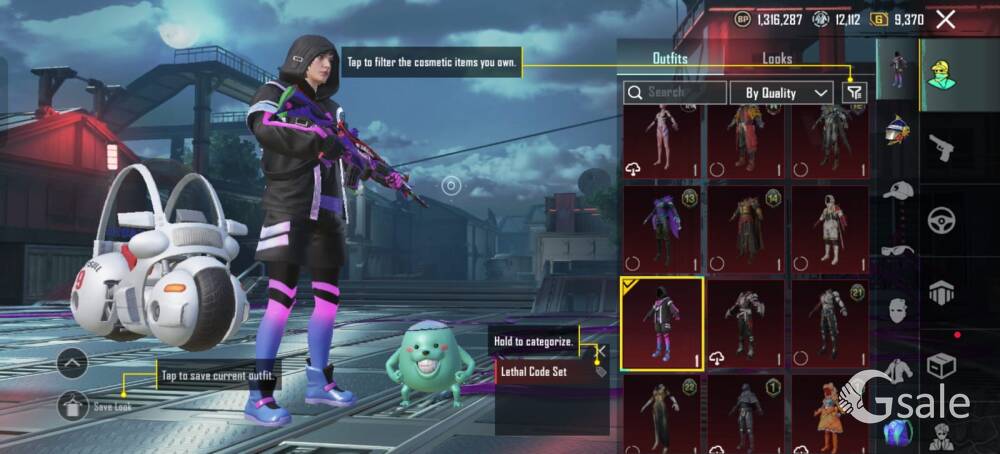Open the helmet category icon
The height and width of the screenshot is (454, 1000).
pos(897,129)
